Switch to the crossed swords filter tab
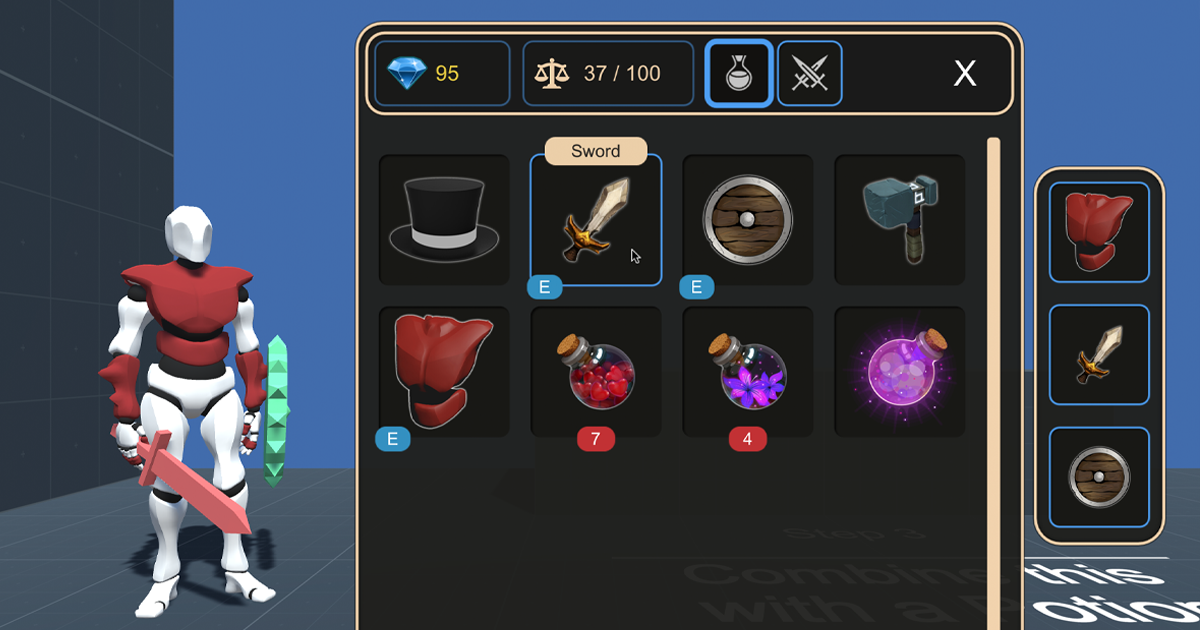 tap(809, 73)
